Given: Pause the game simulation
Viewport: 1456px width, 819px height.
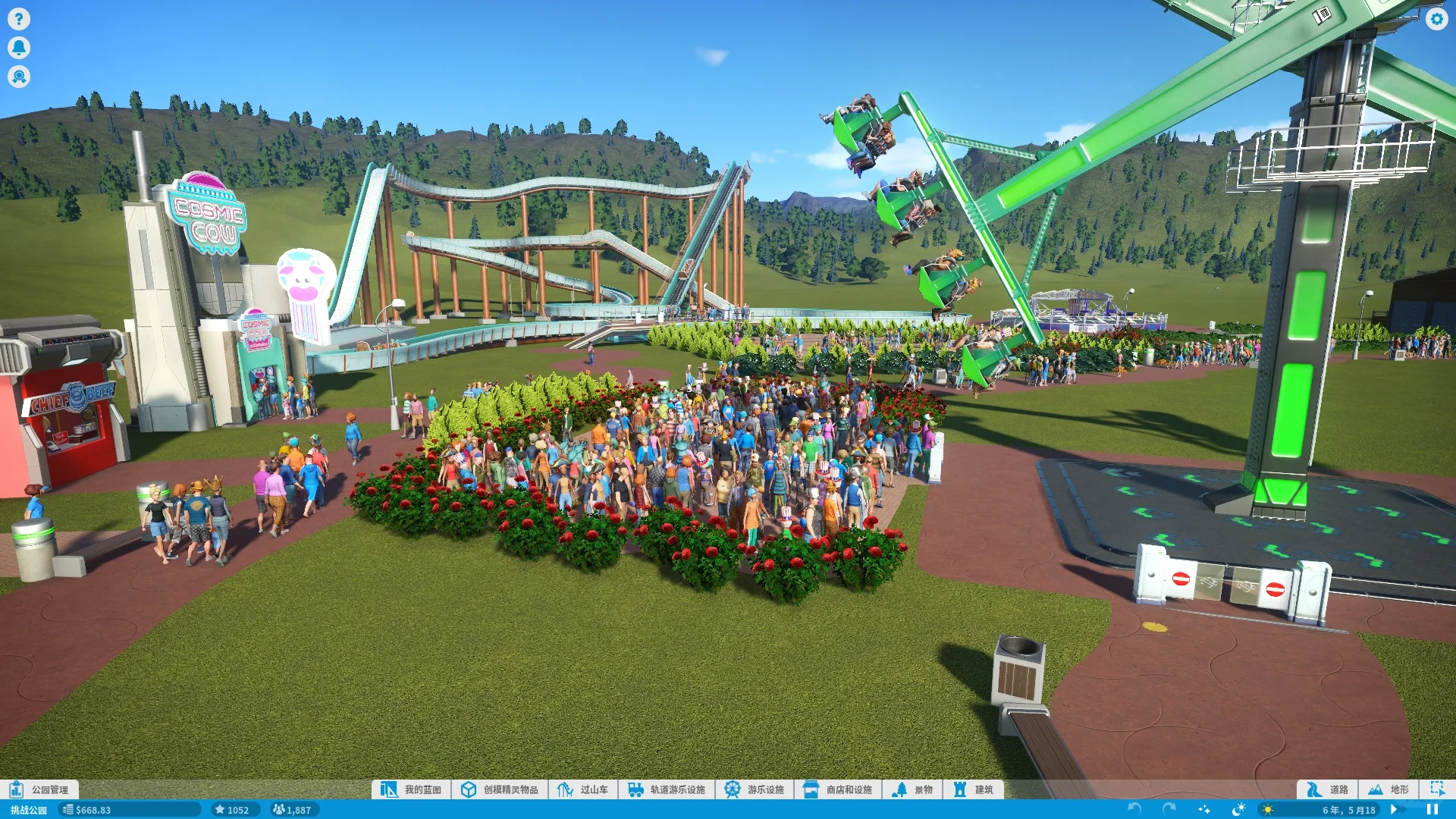Looking at the screenshot, I should point(1432,810).
